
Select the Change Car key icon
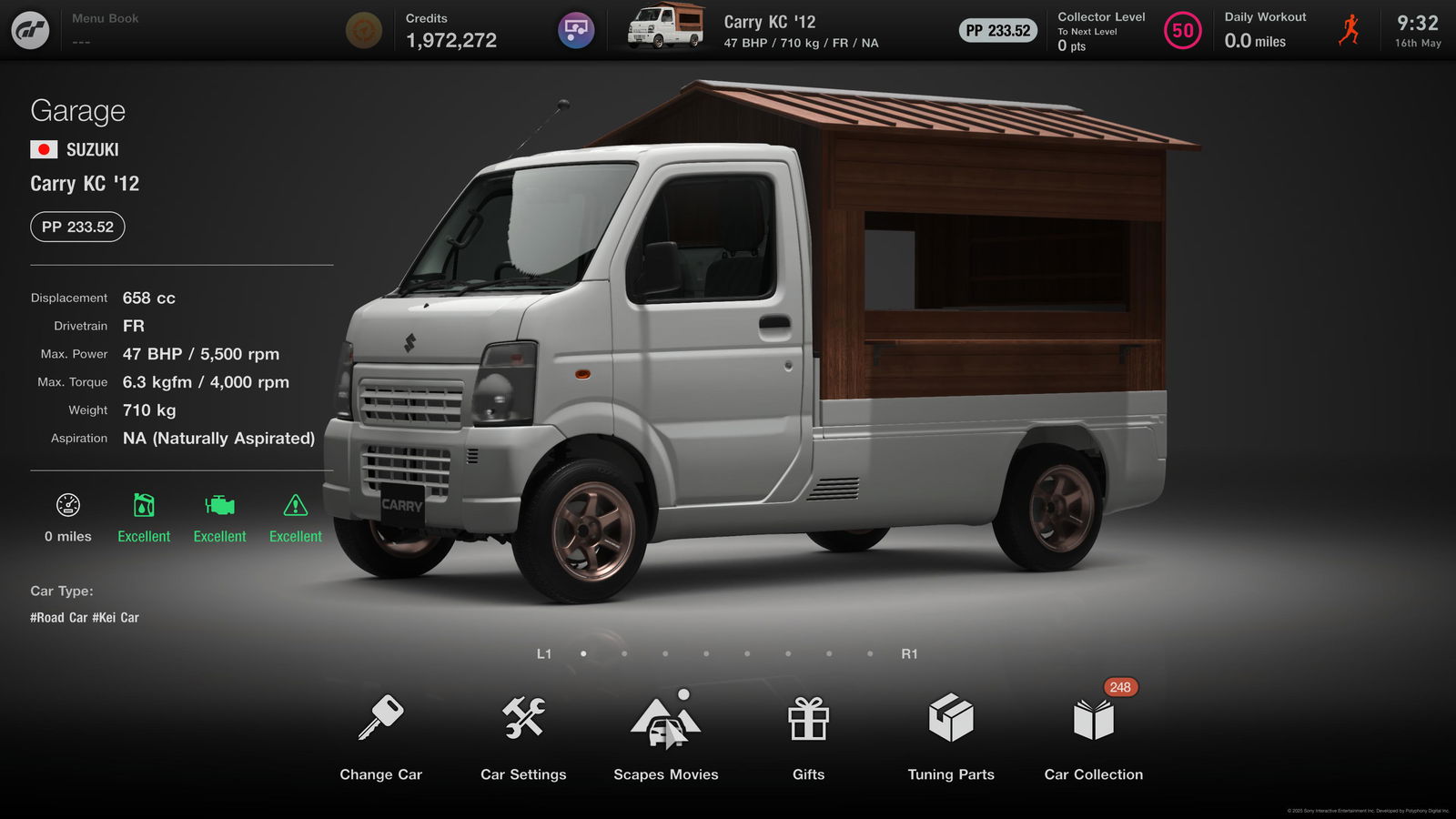click(x=380, y=719)
